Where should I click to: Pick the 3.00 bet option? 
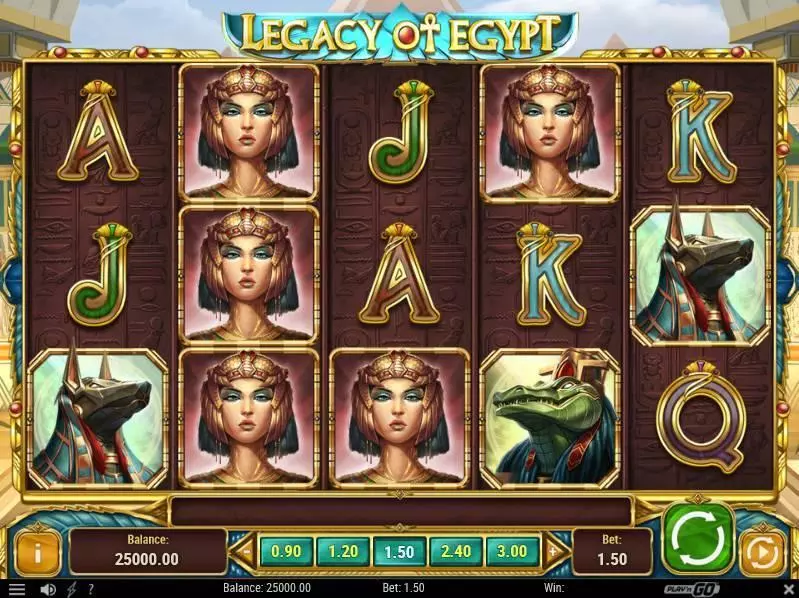click(513, 550)
